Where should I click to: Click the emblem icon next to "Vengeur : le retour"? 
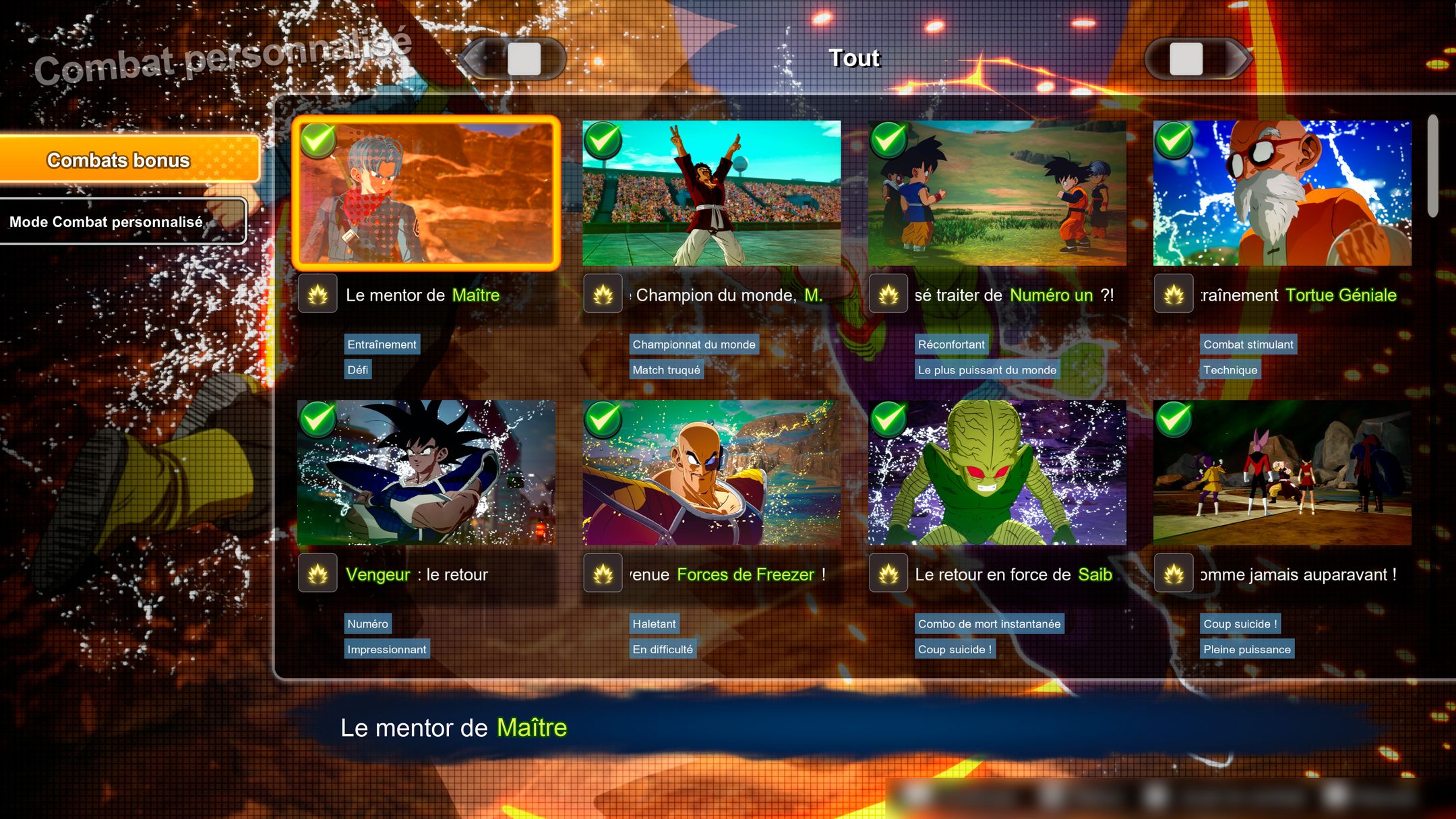pos(317,574)
